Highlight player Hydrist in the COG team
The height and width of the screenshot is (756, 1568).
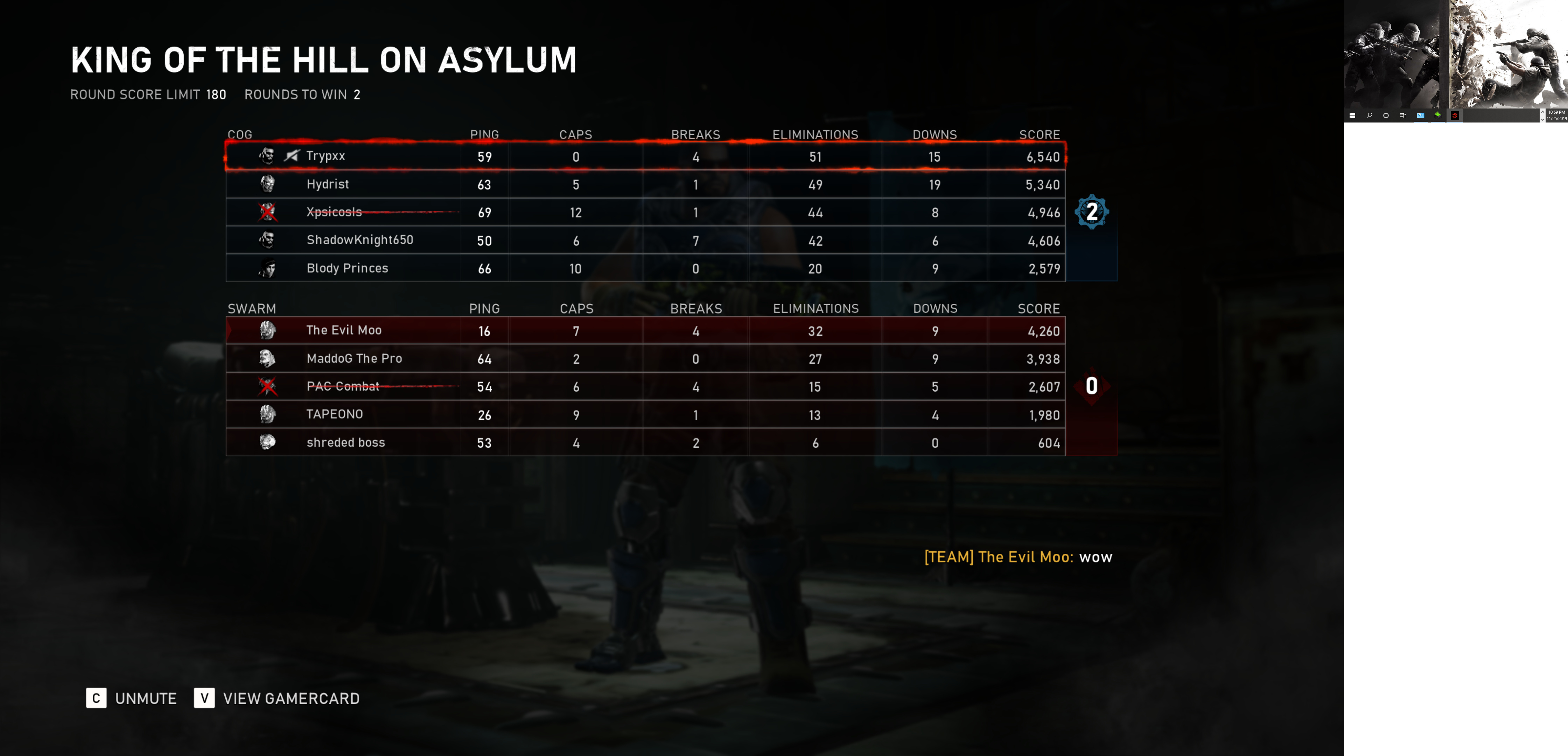645,184
